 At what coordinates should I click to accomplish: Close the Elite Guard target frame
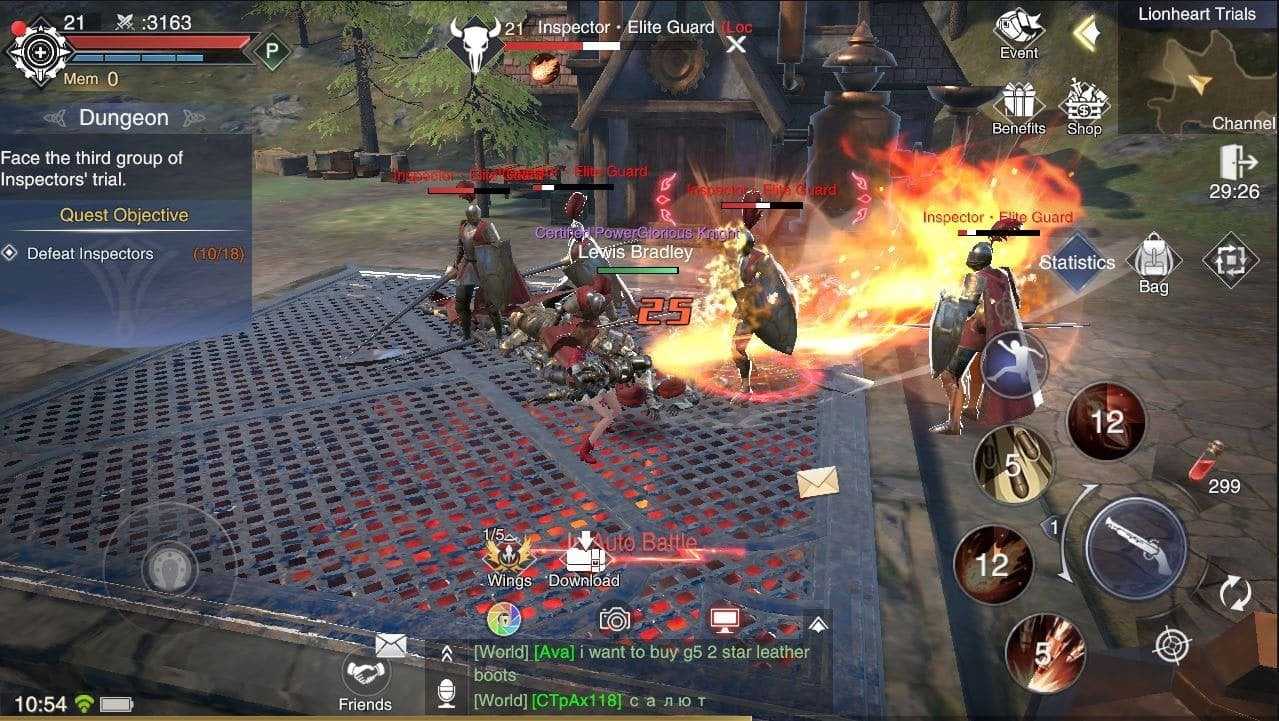pyautogui.click(x=737, y=44)
